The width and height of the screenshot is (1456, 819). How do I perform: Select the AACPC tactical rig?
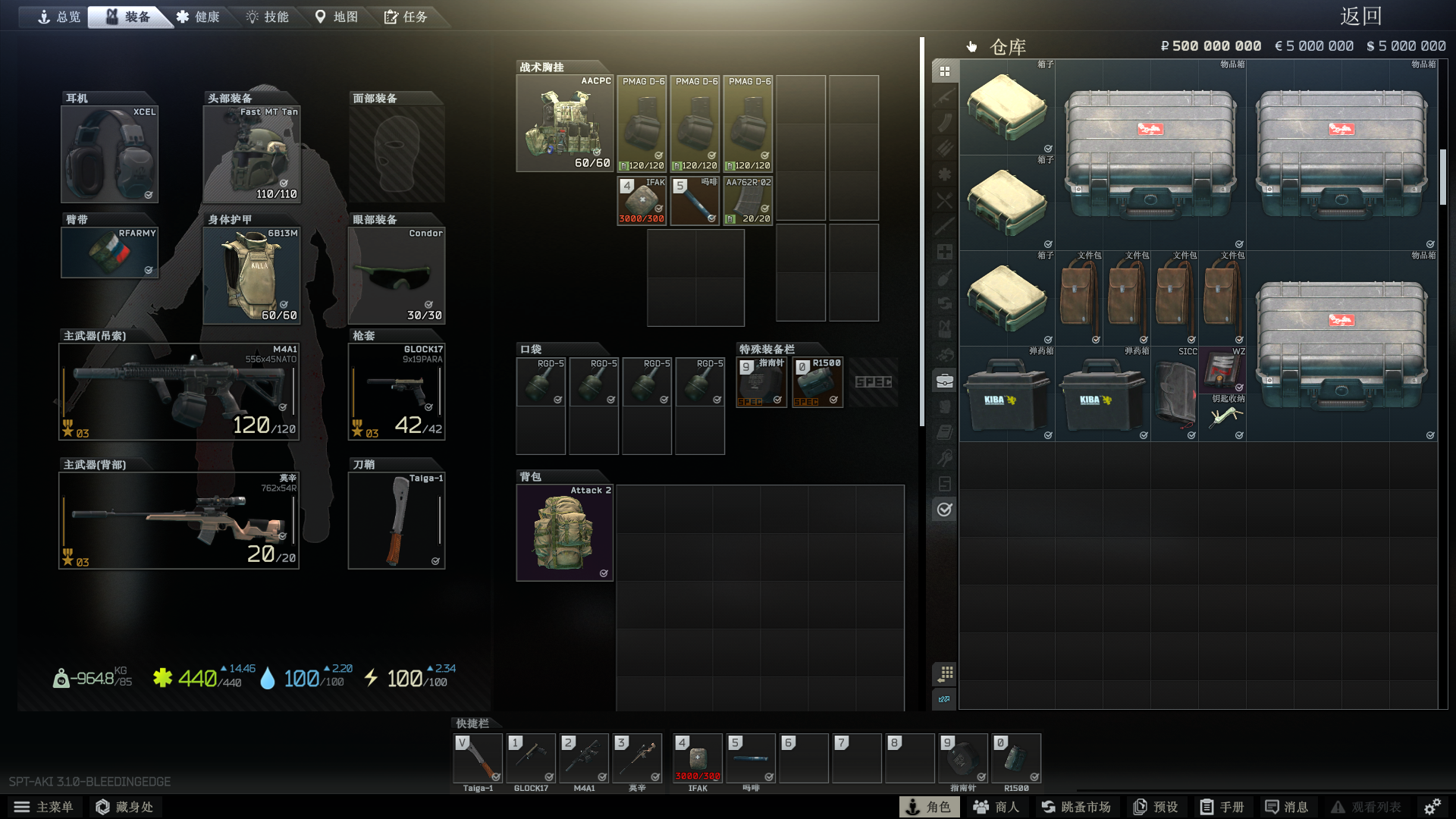564,124
